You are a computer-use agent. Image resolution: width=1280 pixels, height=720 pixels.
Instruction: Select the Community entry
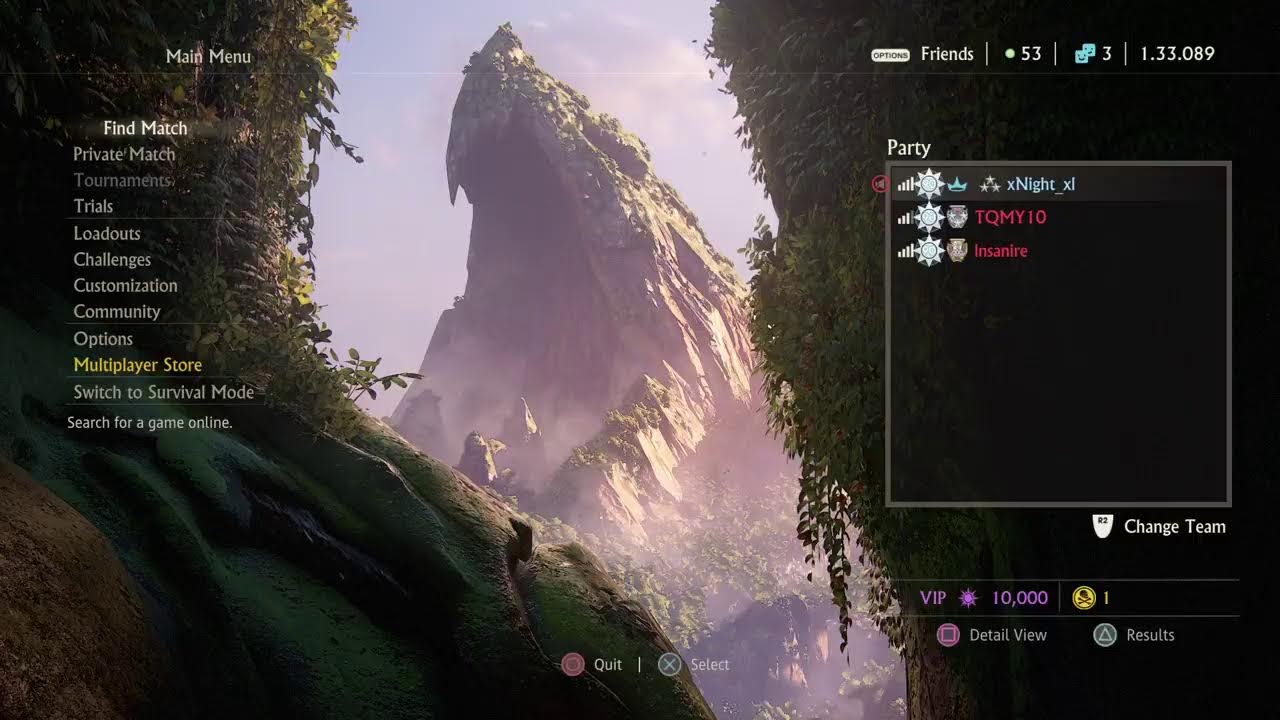117,311
